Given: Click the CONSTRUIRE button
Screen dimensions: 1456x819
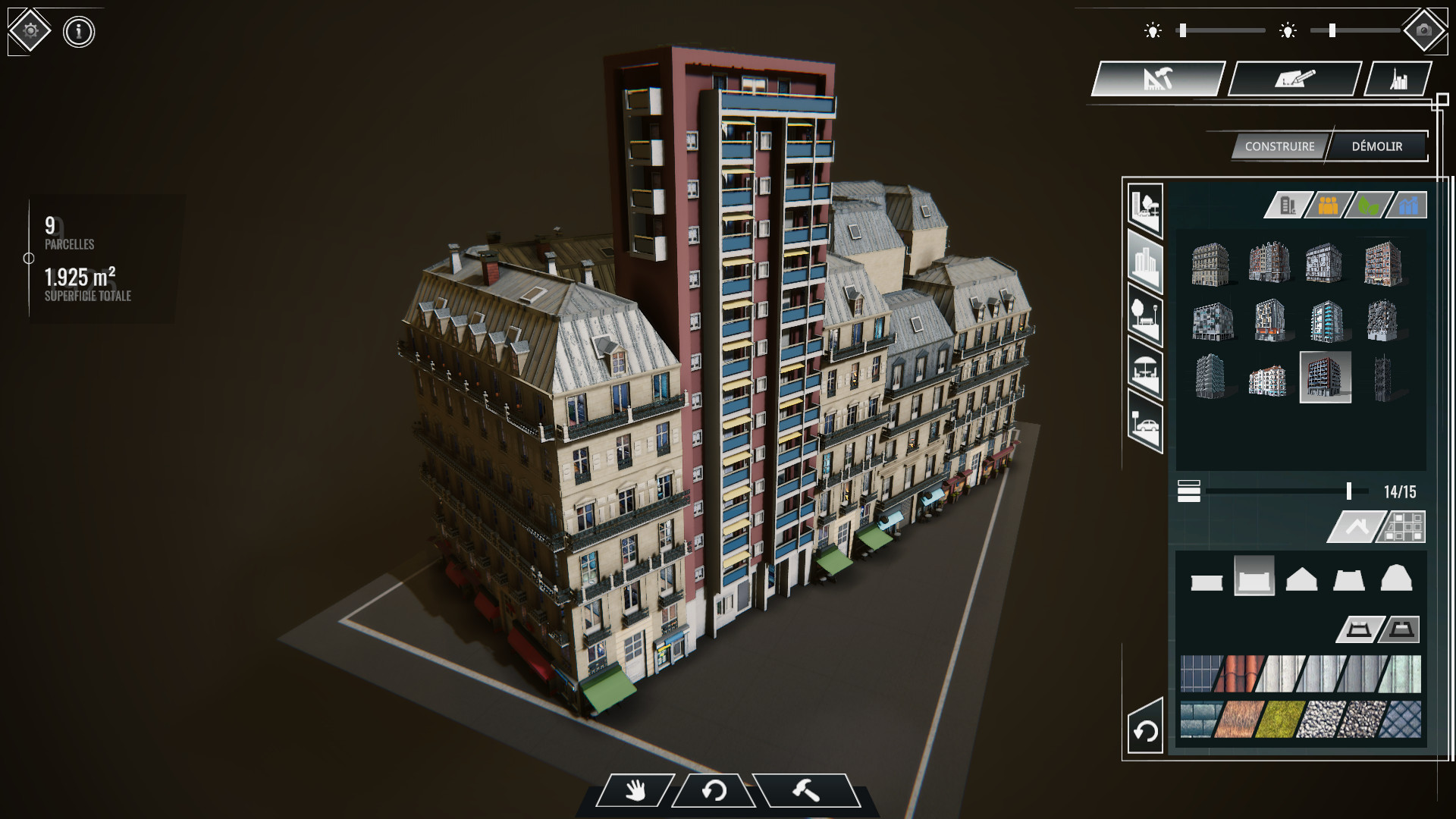Looking at the screenshot, I should (1279, 146).
